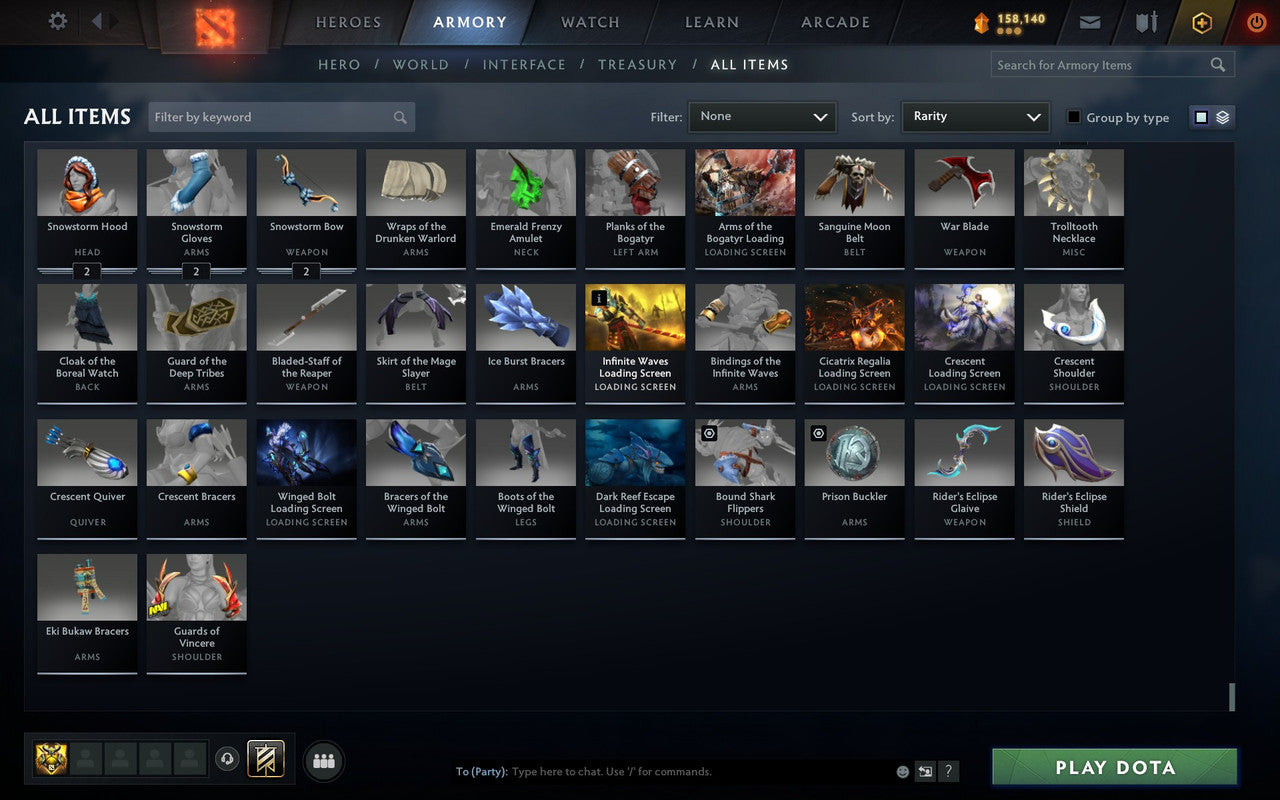1280x800 pixels.
Task: Click the battle pass emblem near party slots
Action: tap(265, 759)
